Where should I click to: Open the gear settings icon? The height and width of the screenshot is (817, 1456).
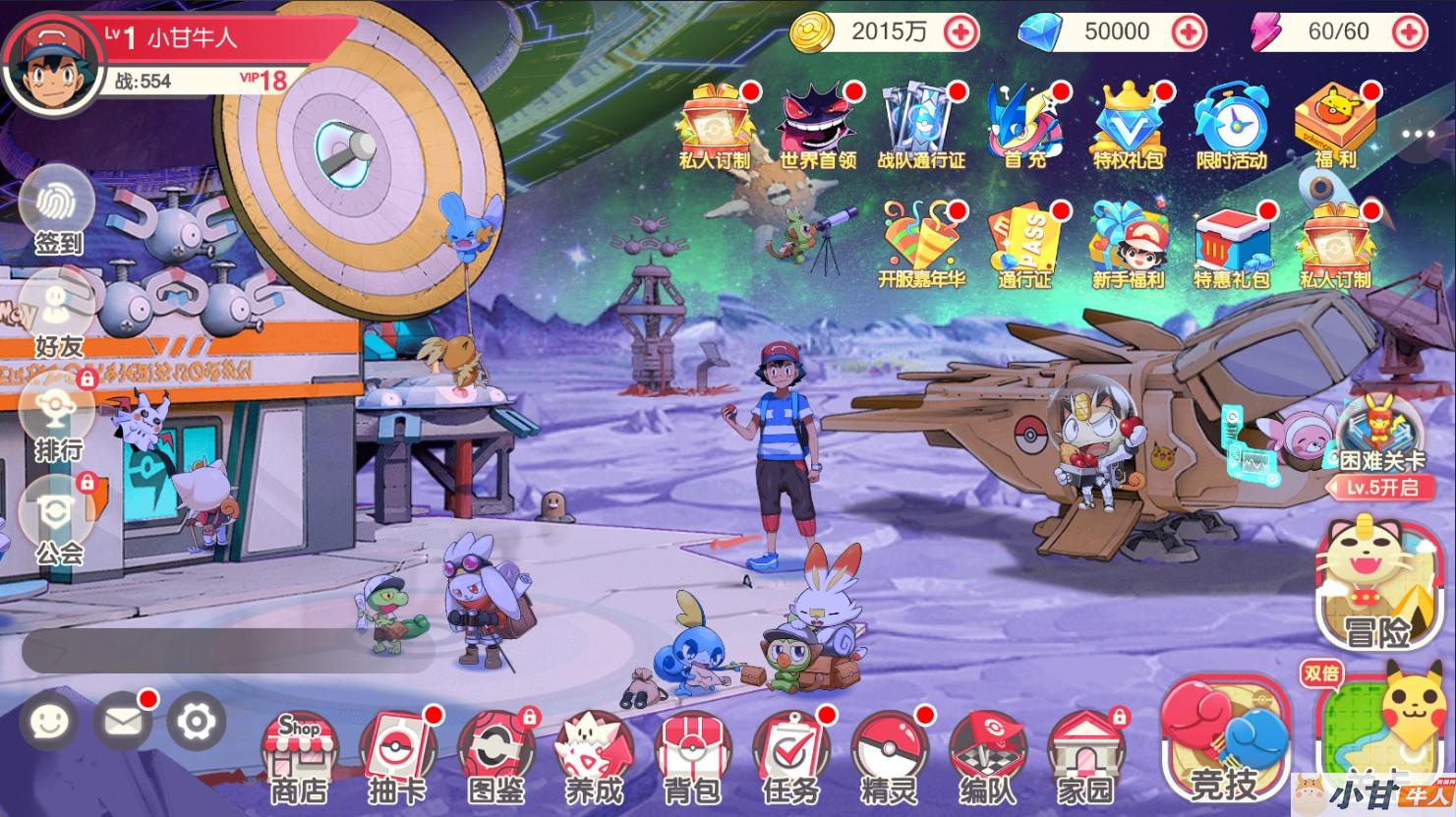coord(197,723)
